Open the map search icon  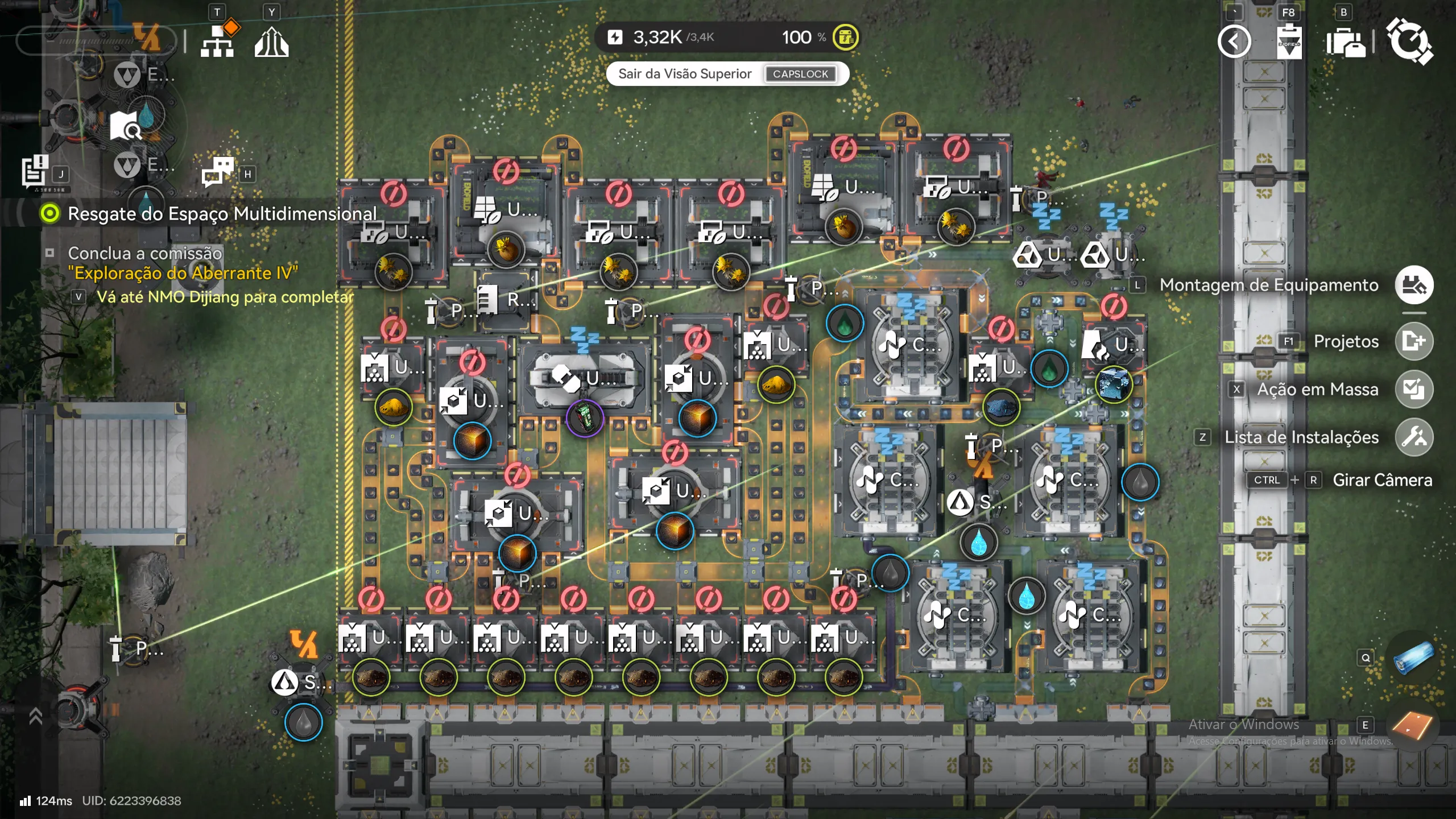[125, 126]
